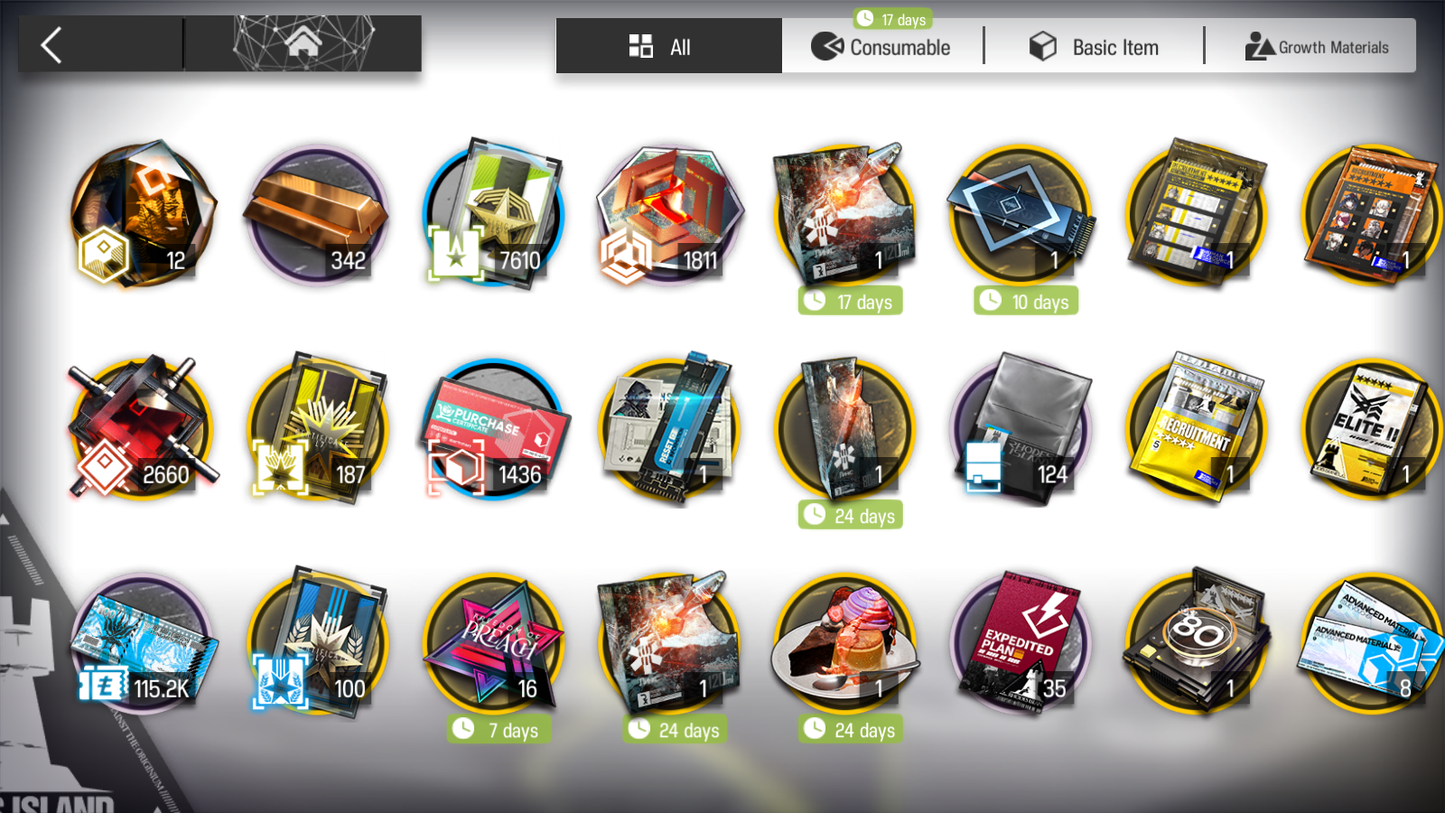Image resolution: width=1445 pixels, height=813 pixels.
Task: Choose the Expedited Plan item
Action: coord(1021,643)
